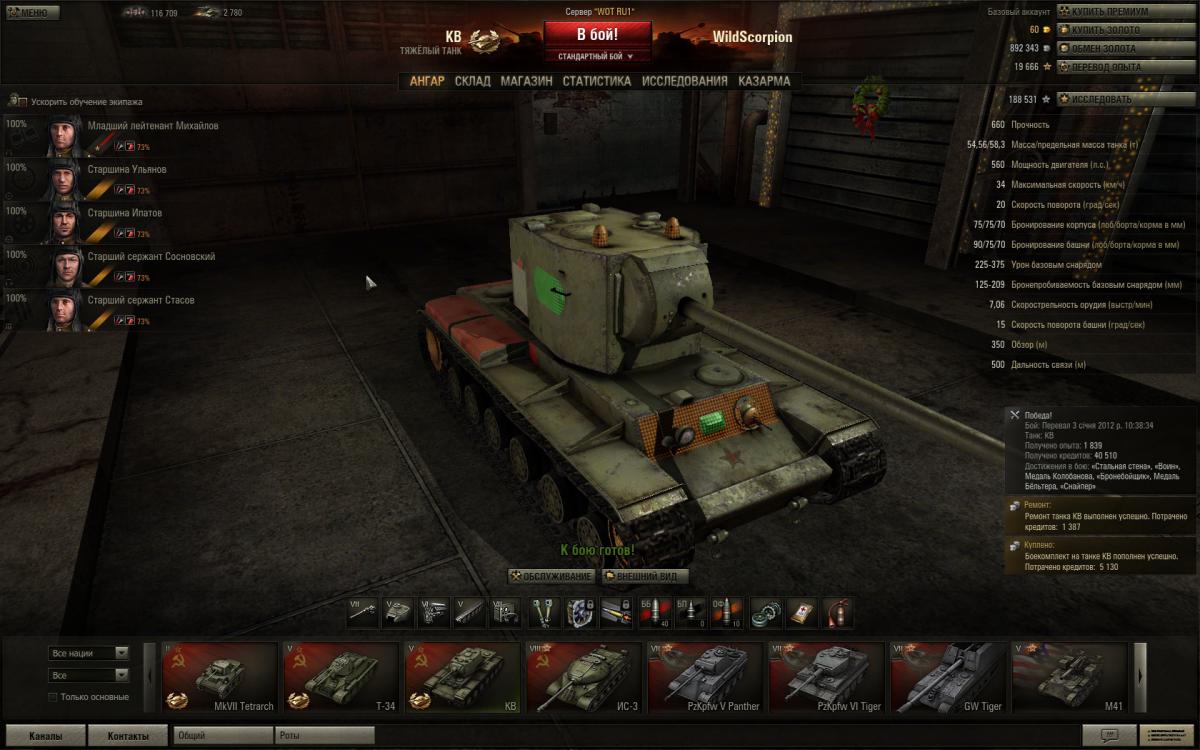The image size is (1200, 750).
Task: Open the Контакты button
Action: (x=128, y=736)
